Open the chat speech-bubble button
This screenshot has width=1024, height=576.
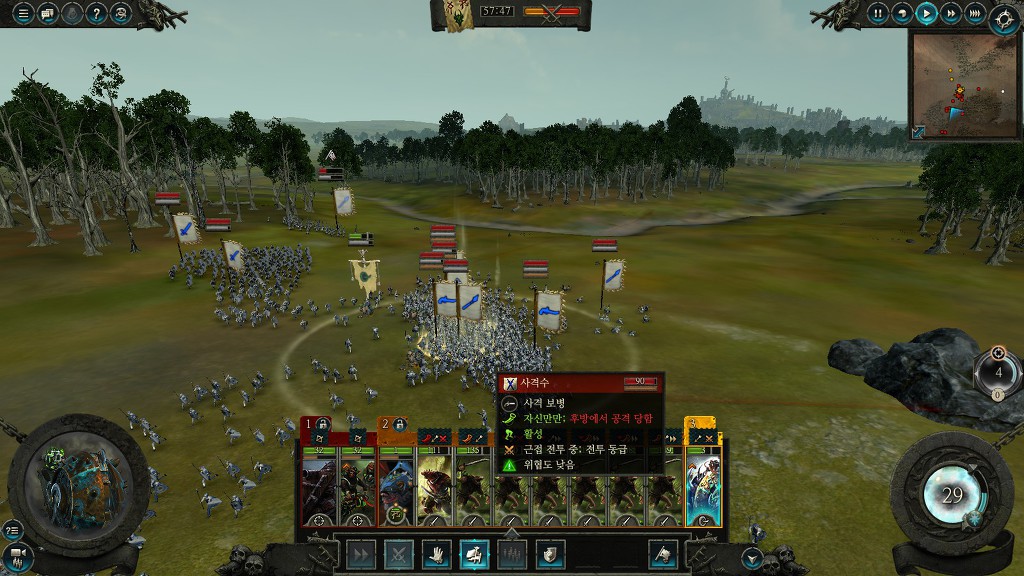click(x=47, y=13)
